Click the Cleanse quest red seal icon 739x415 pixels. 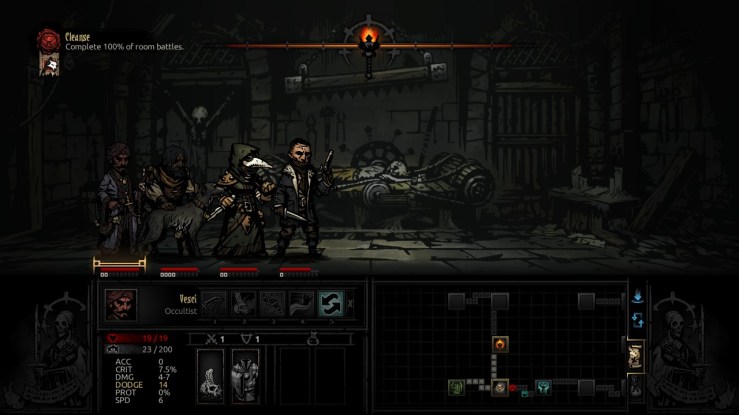[47, 38]
